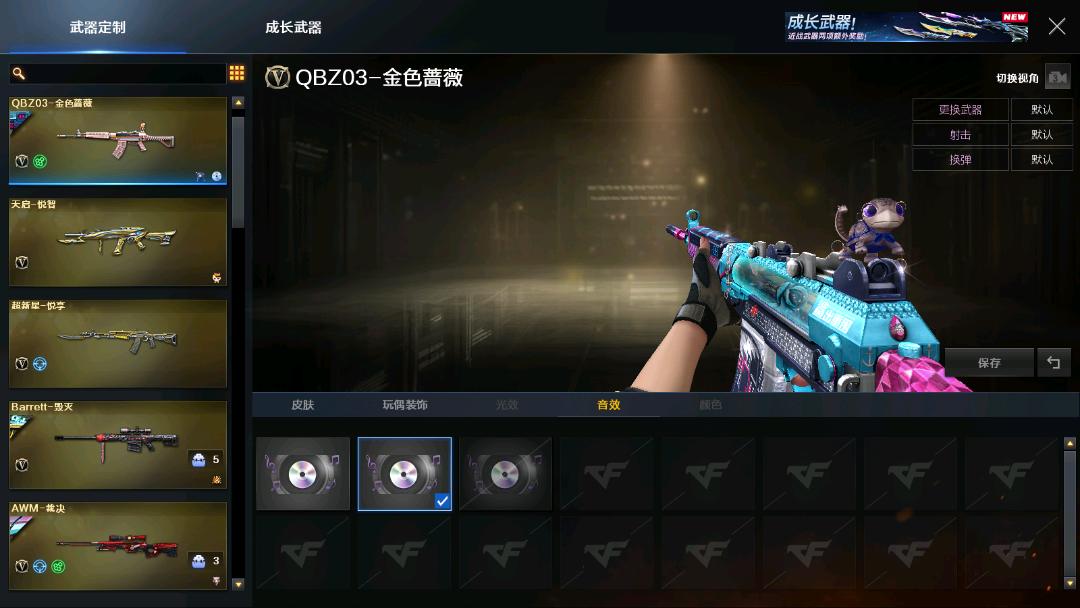Select QBZ03-金色蔷薇 in weapon list
This screenshot has width=1080, height=608.
[x=118, y=140]
